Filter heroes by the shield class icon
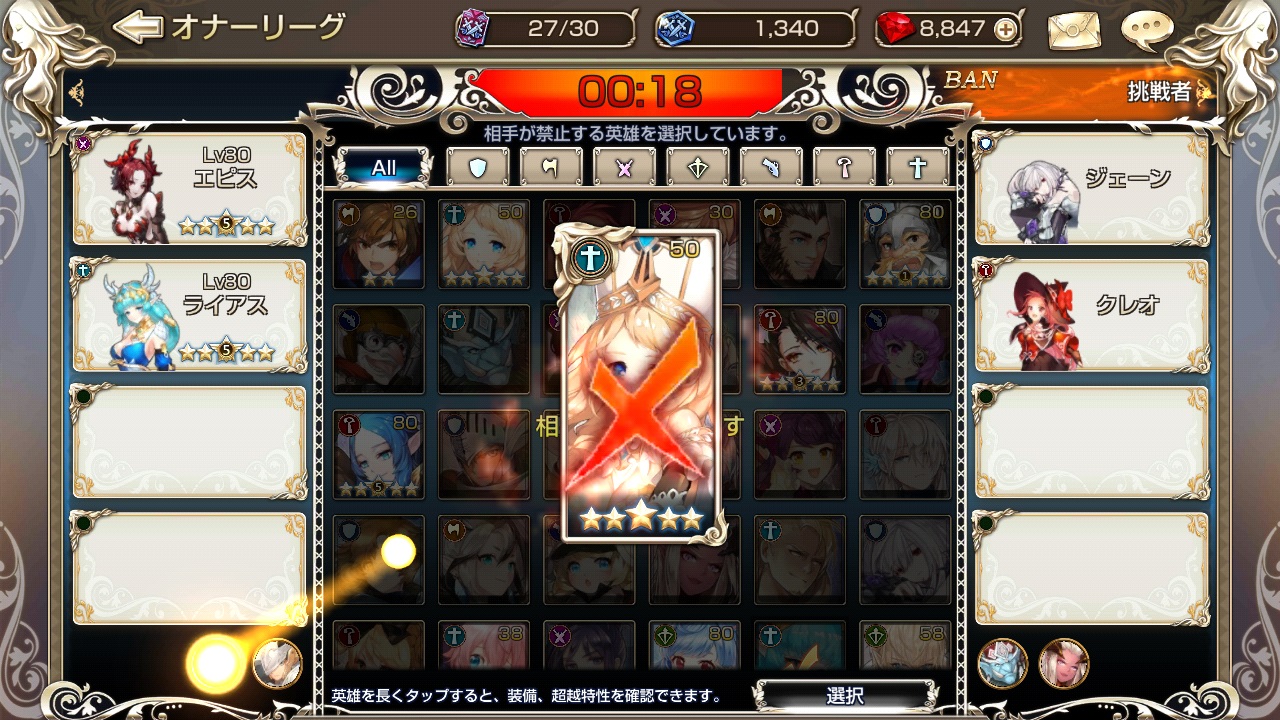The height and width of the screenshot is (720, 1280). tap(478, 167)
